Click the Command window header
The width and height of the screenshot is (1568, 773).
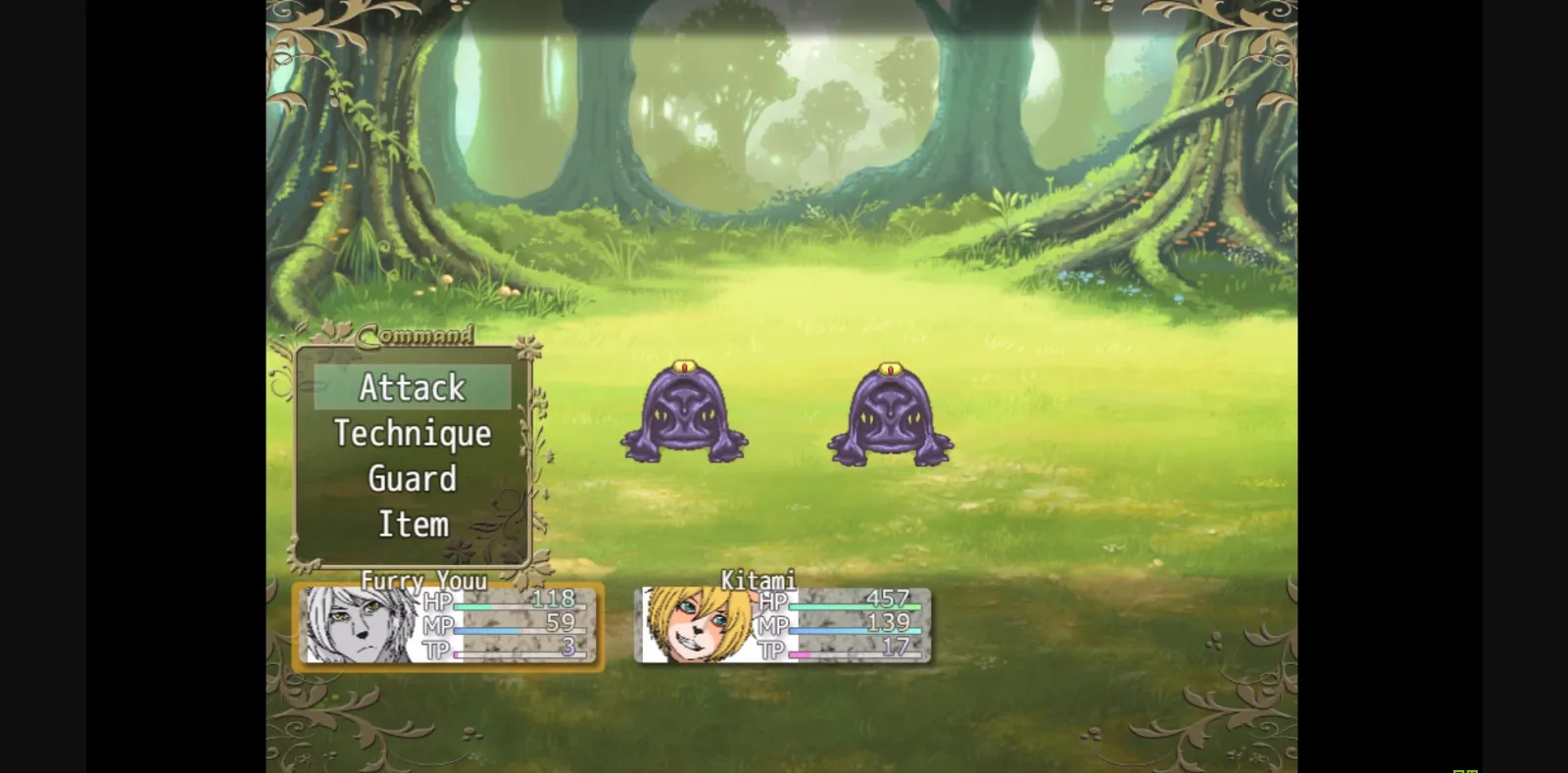click(416, 336)
